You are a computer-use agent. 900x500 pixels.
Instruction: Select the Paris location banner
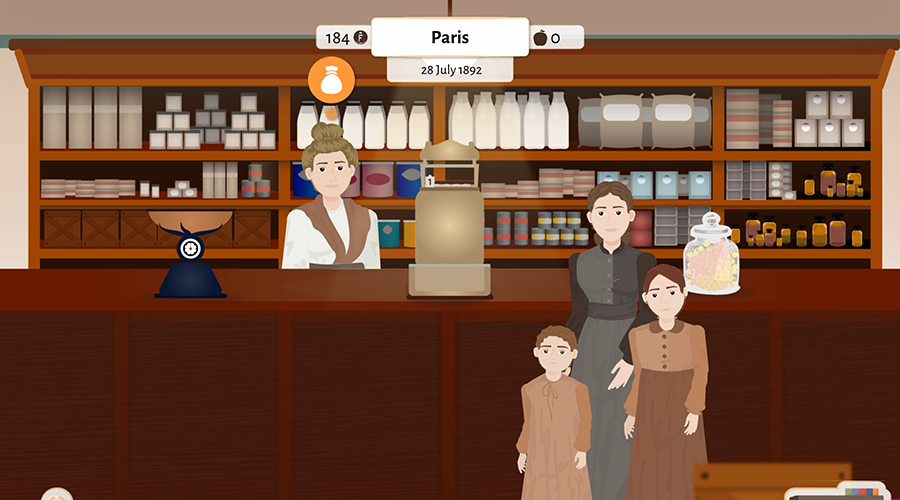click(450, 38)
